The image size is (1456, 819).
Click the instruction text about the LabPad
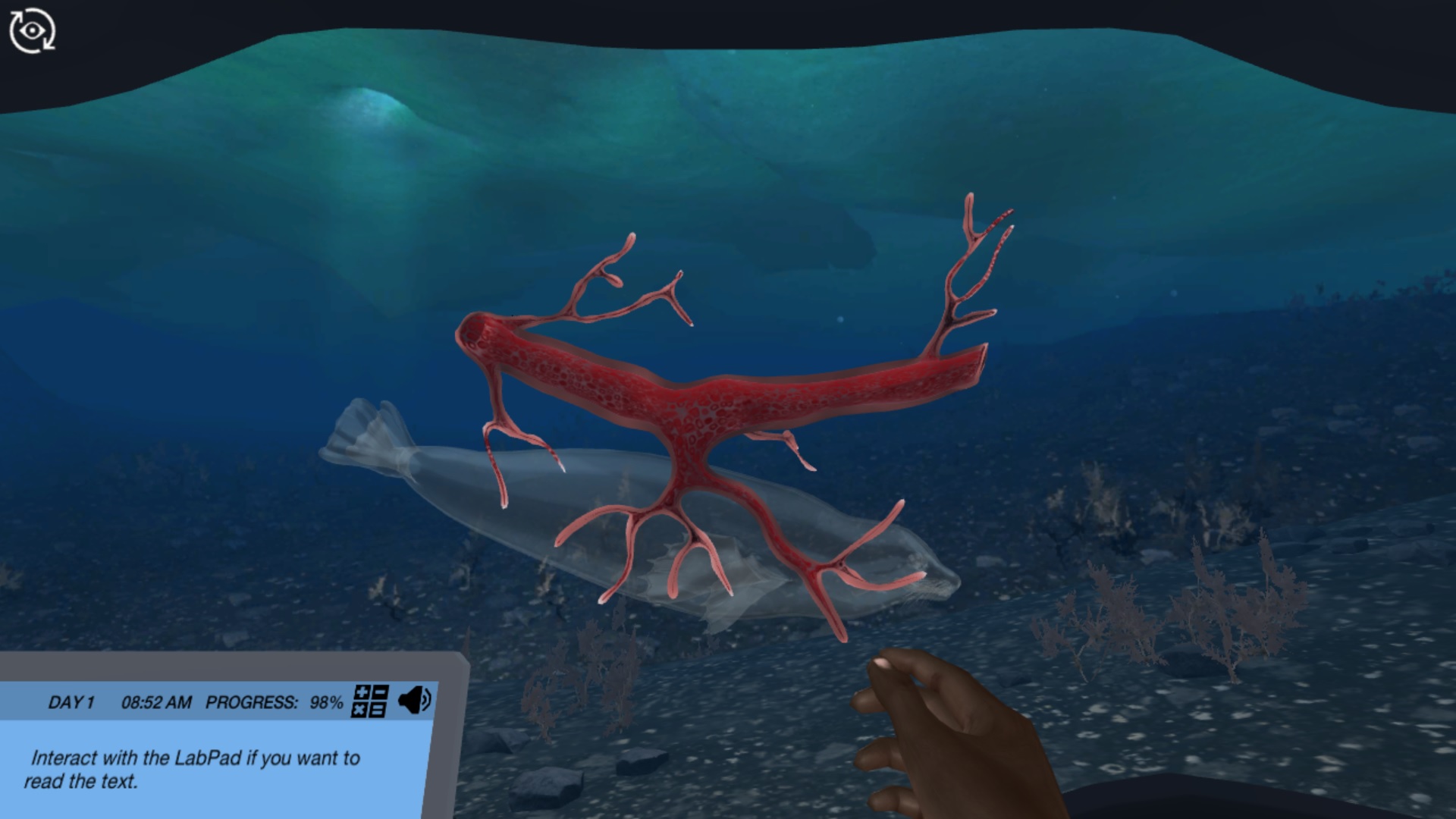[x=196, y=768]
